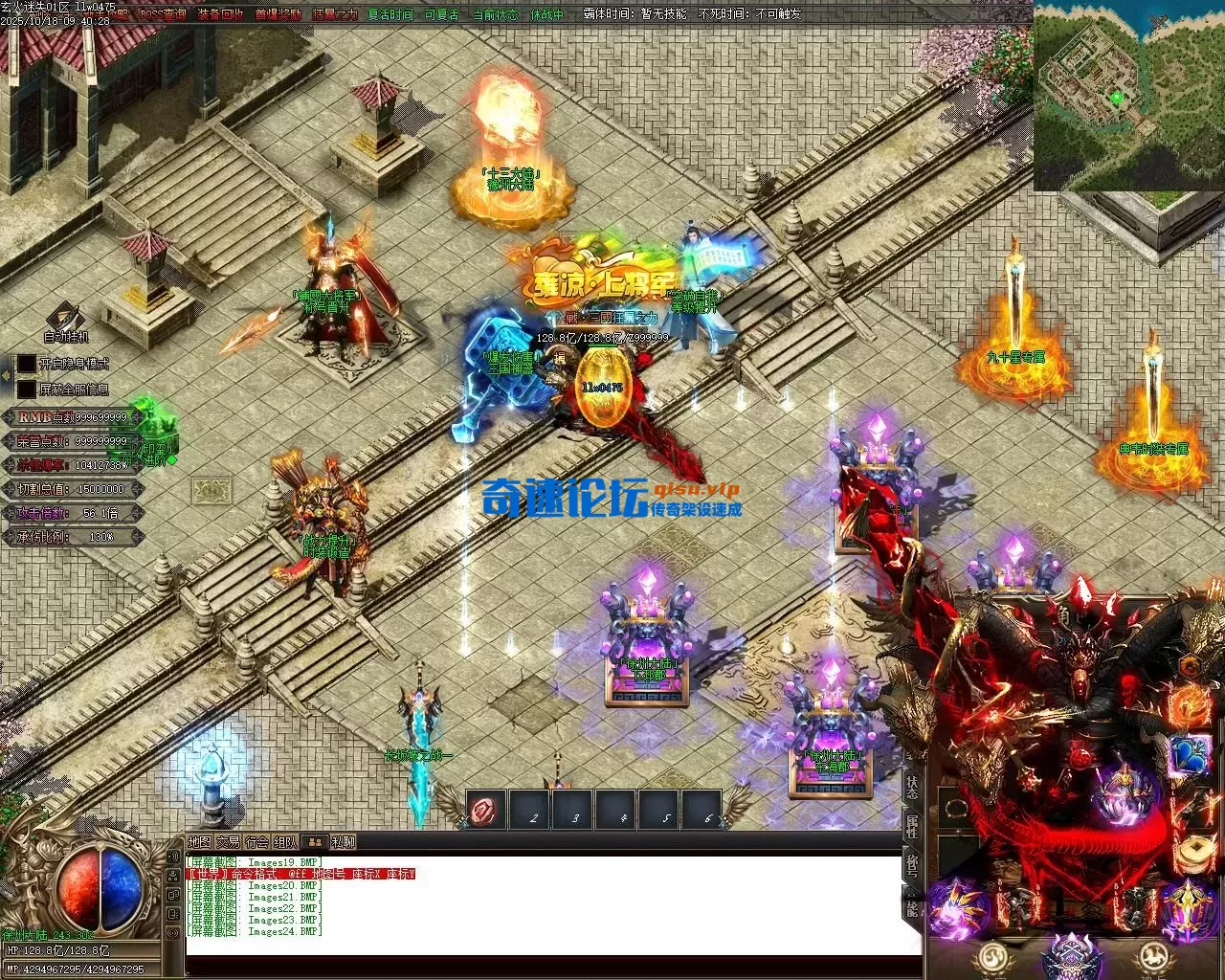The width and height of the screenshot is (1225, 980).
Task: Open the BOSS查询 menu
Action: pos(164,14)
